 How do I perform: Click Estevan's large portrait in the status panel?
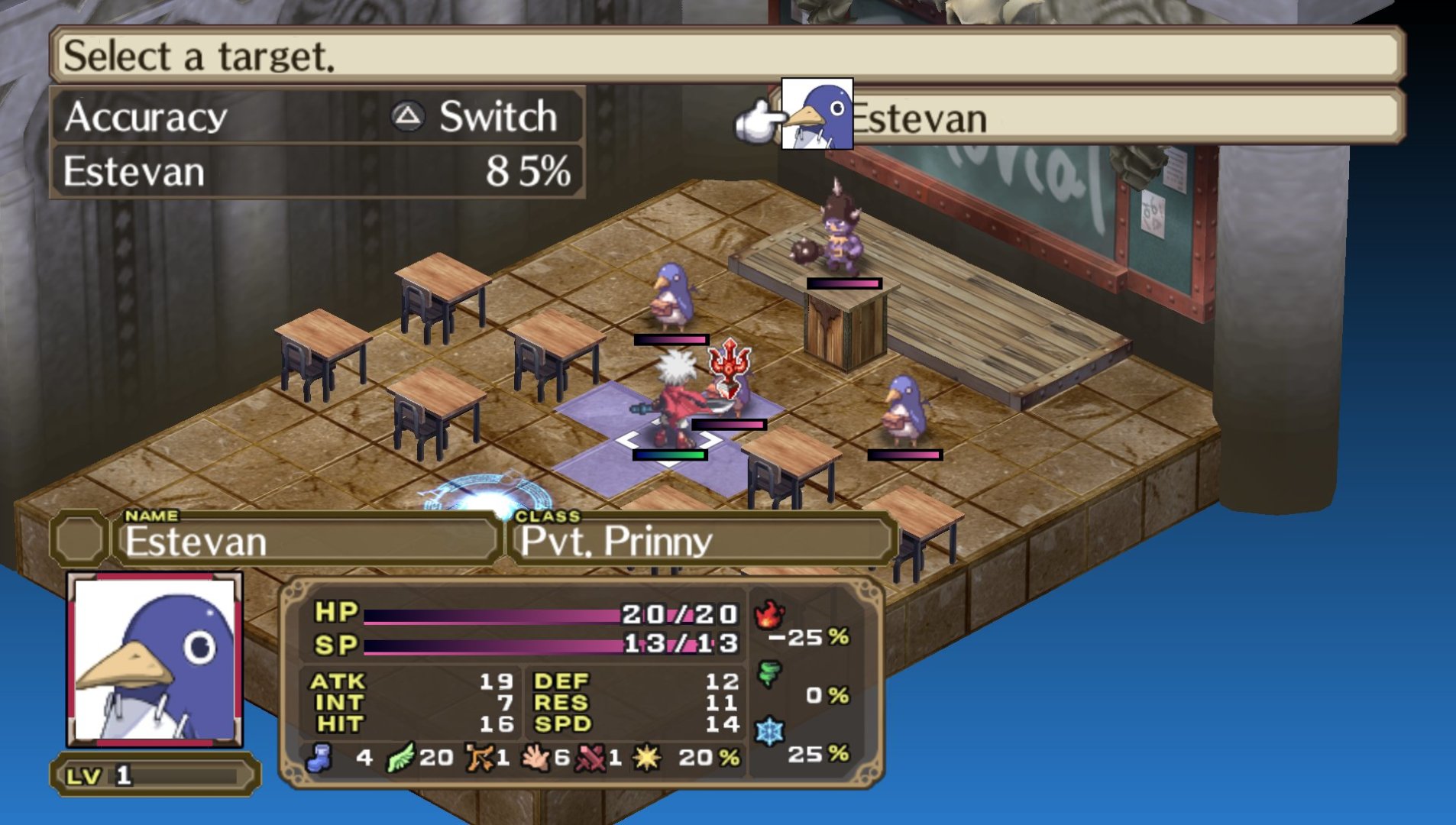[x=155, y=660]
